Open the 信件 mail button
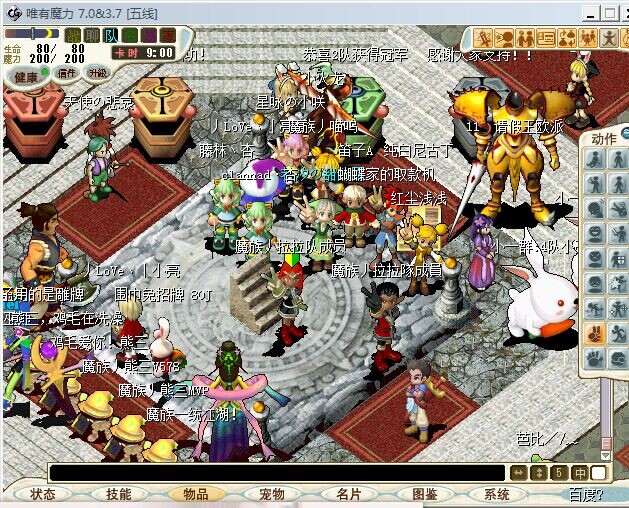629x508 pixels. click(68, 73)
